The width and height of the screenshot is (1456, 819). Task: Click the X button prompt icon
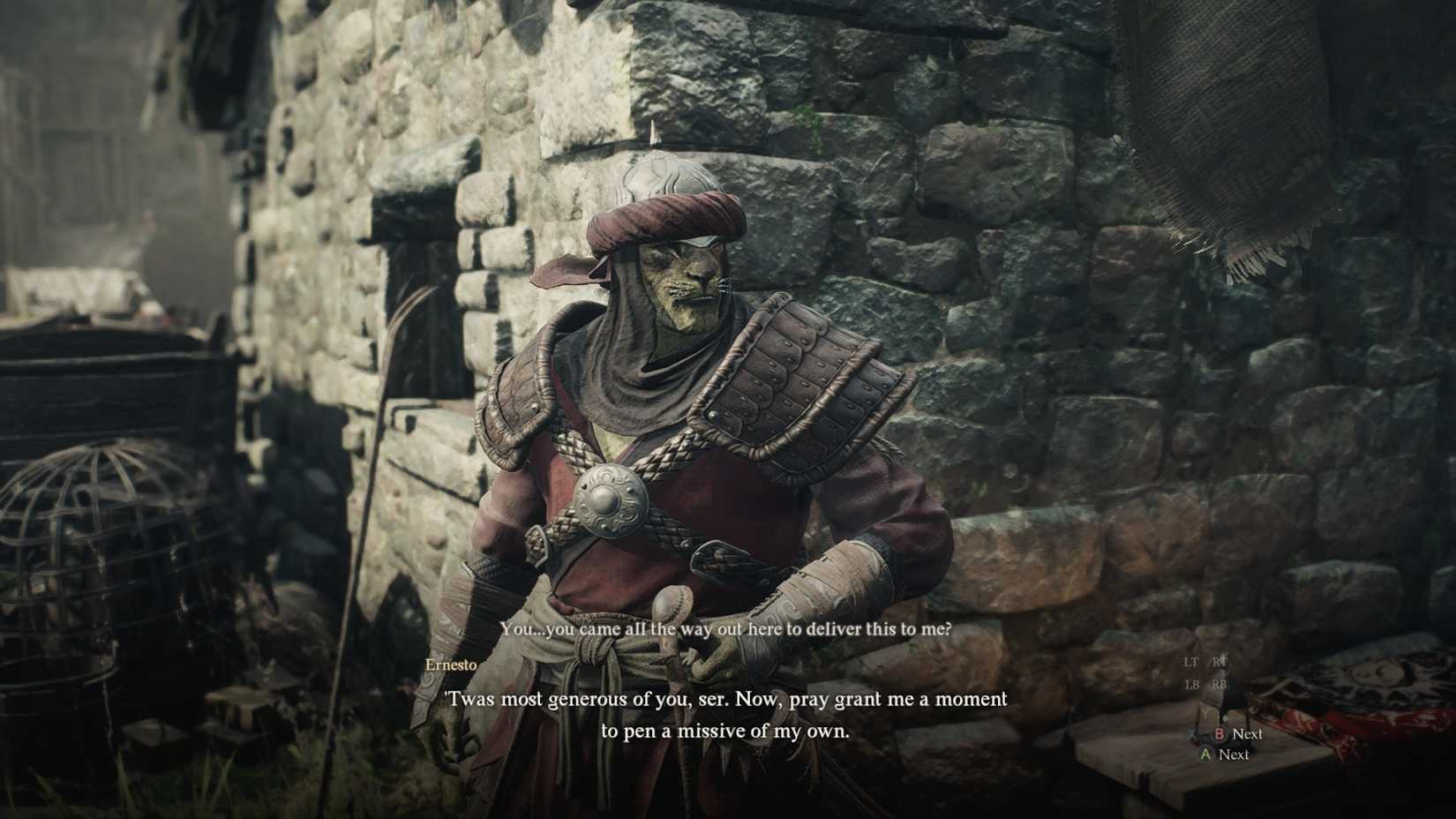click(x=1191, y=733)
